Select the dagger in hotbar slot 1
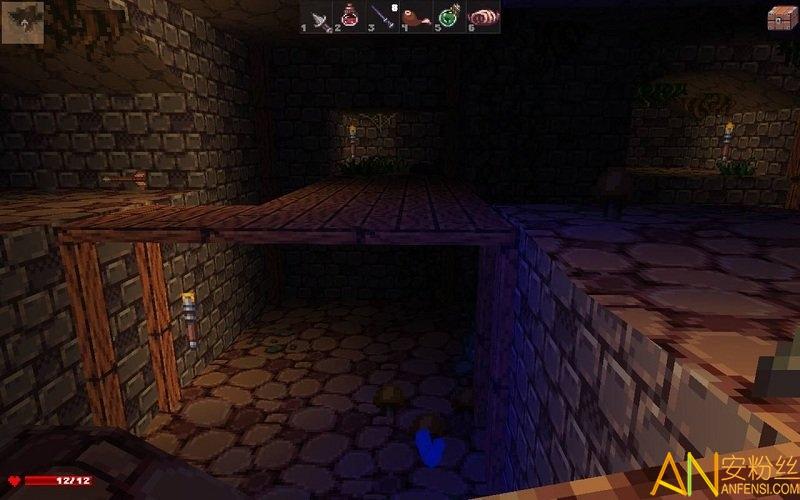Image resolution: width=800 pixels, height=500 pixels. click(318, 18)
